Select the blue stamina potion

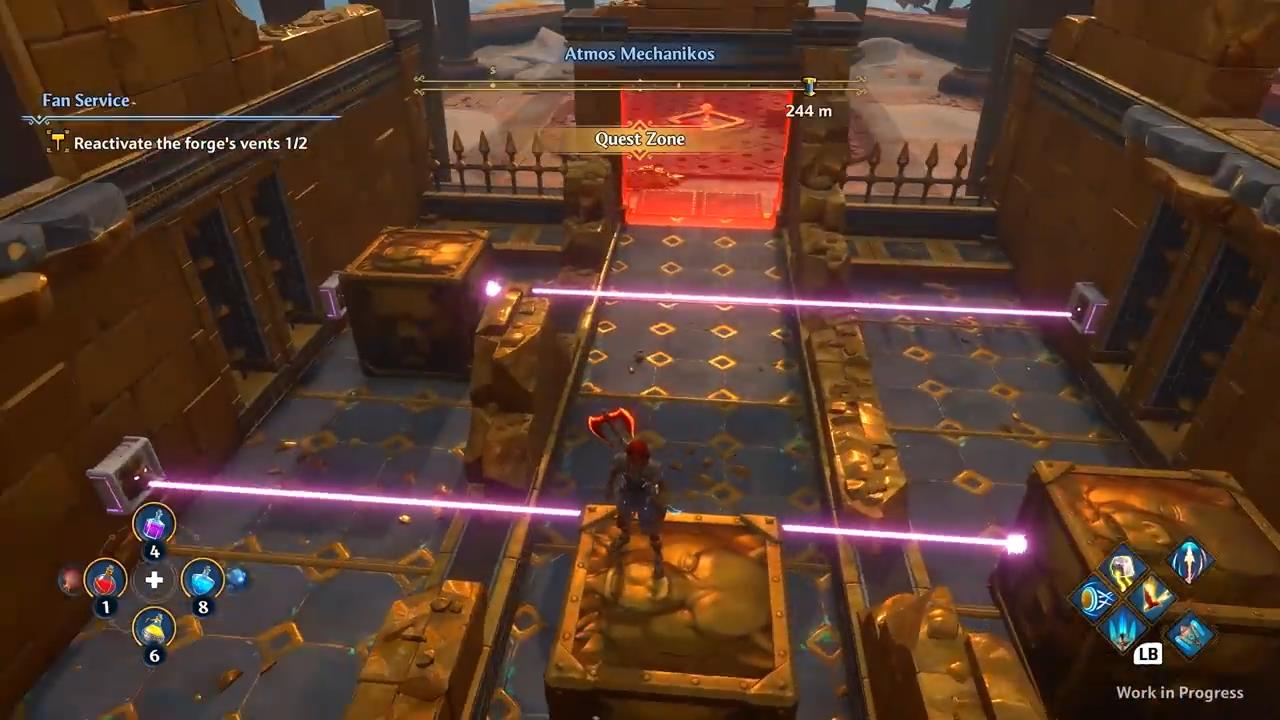coord(202,578)
